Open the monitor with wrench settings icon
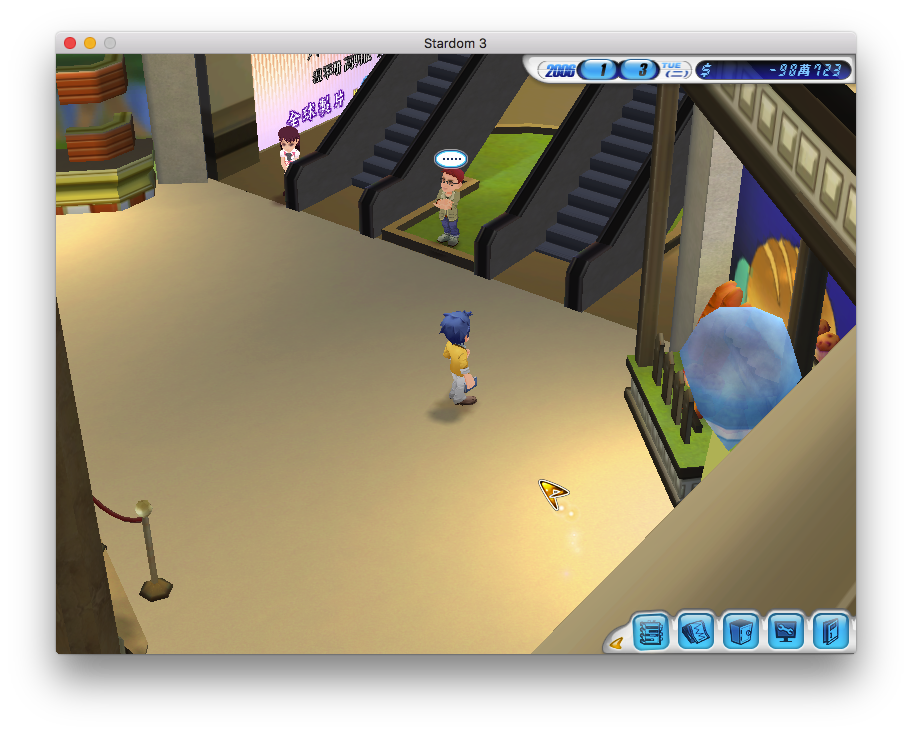912x734 pixels. coord(786,632)
